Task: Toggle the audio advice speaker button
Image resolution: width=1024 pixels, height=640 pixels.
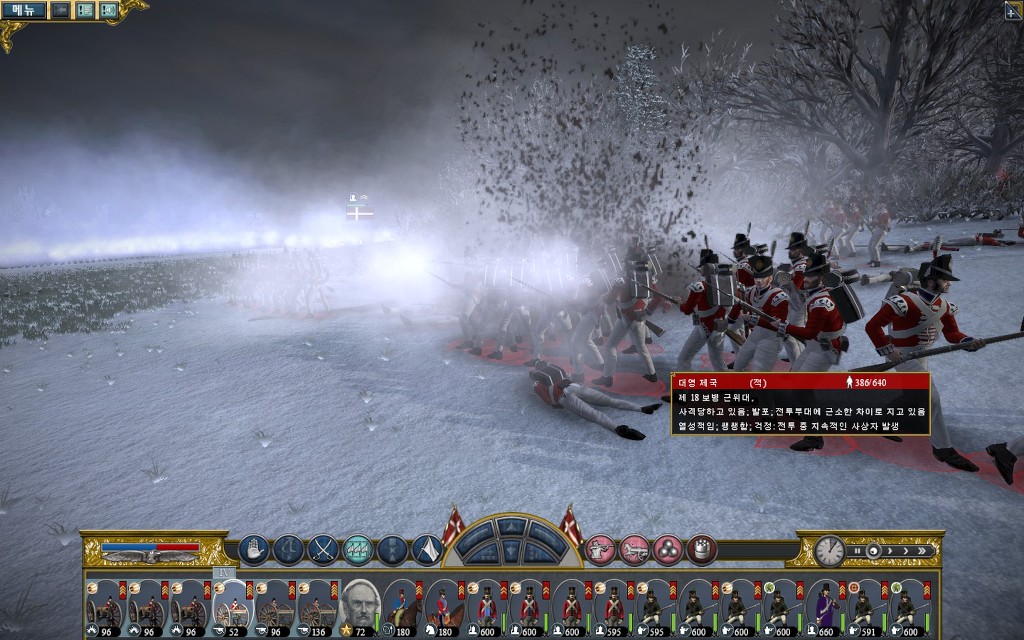Action: [x=107, y=10]
